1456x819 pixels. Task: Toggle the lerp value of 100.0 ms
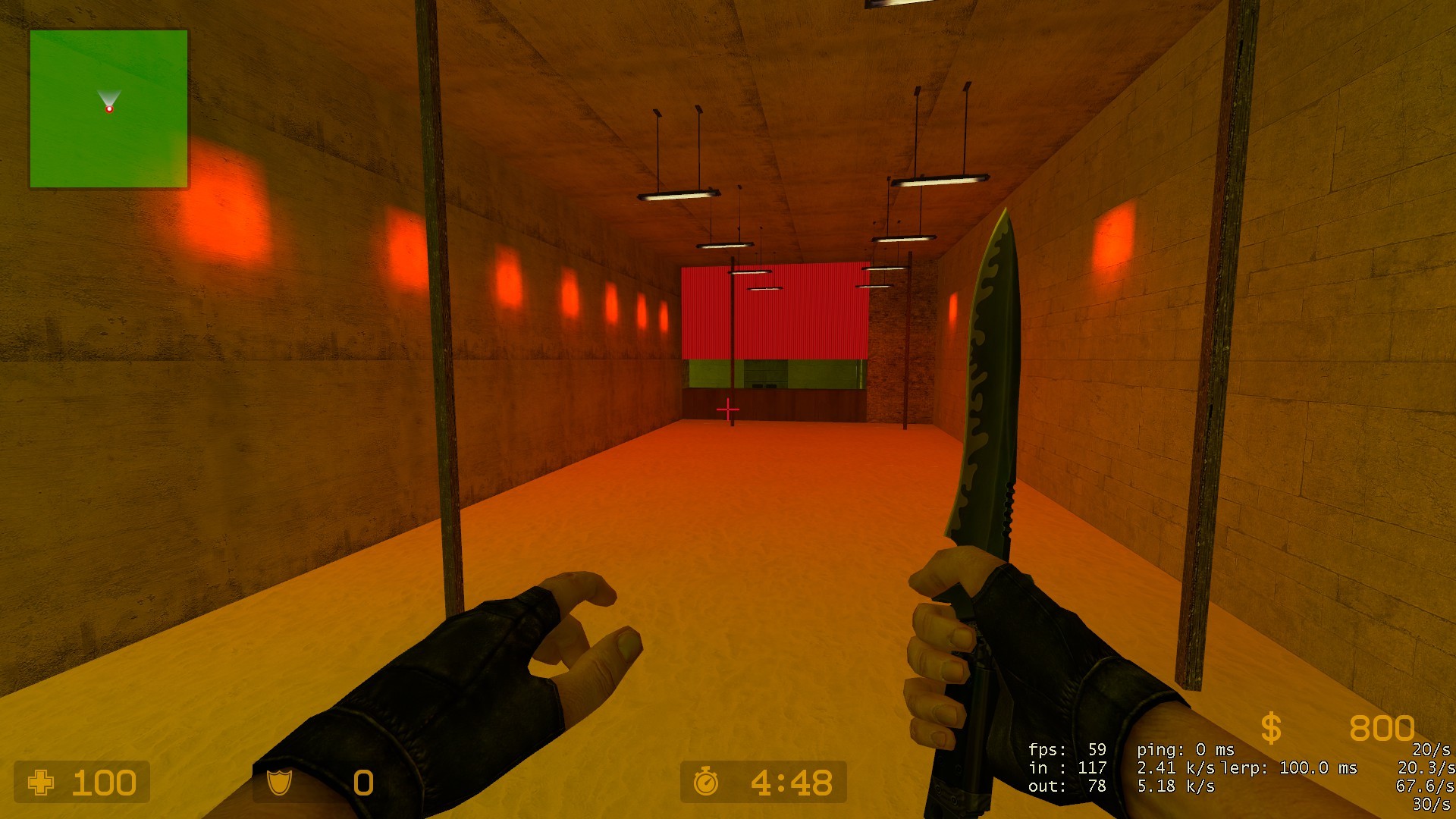tap(1289, 767)
